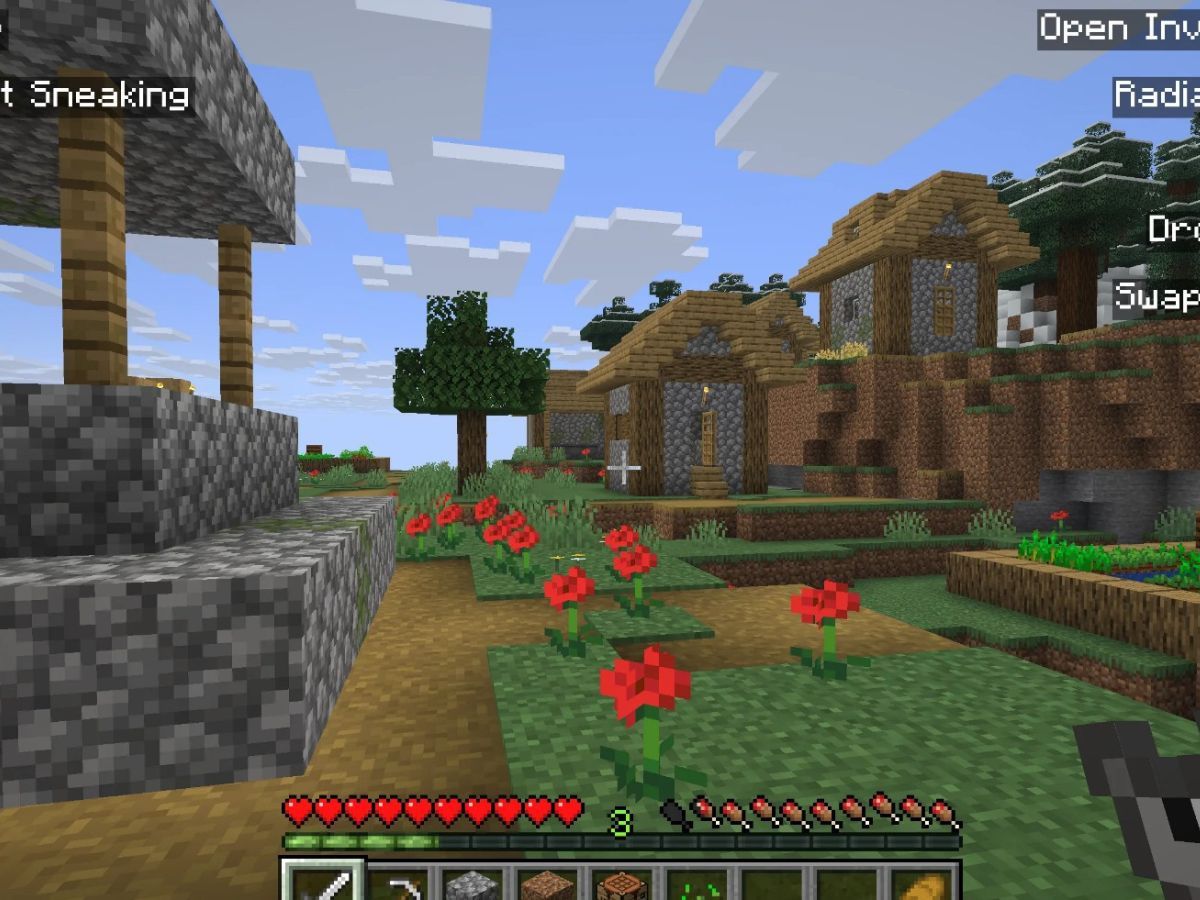Image resolution: width=1200 pixels, height=900 pixels.
Task: Select the dirt block hotbar slot
Action: (x=547, y=884)
